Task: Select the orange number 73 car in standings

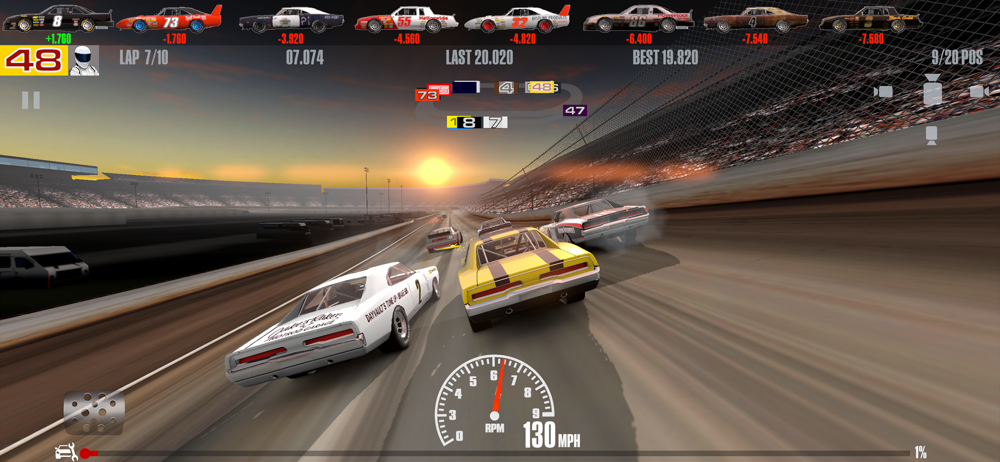Action: pyautogui.click(x=169, y=19)
